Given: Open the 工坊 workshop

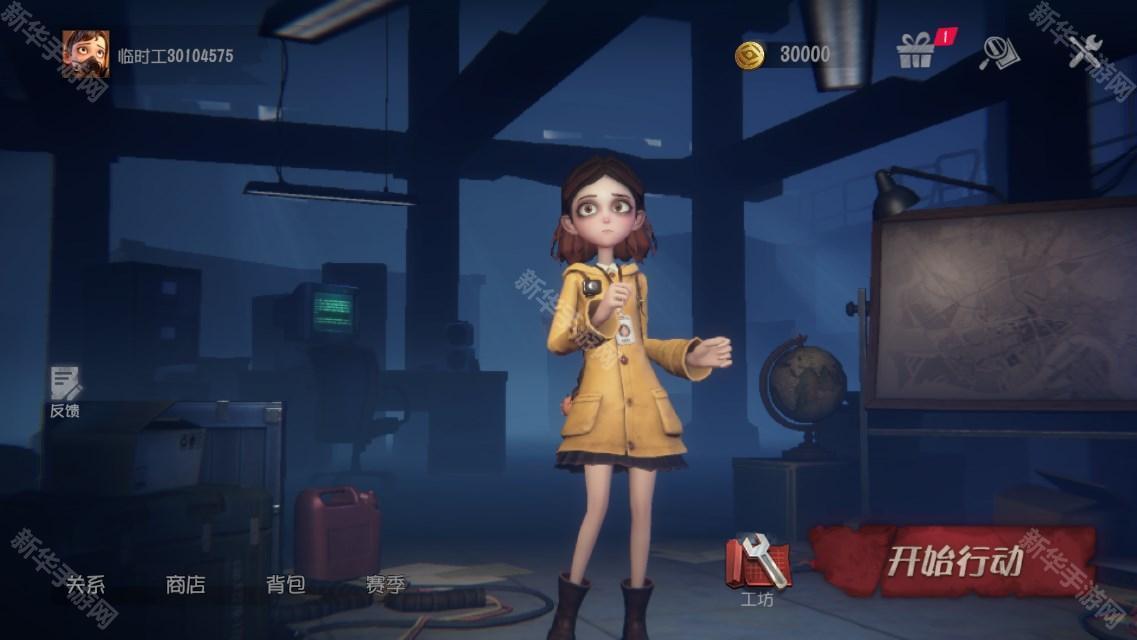Looking at the screenshot, I should 758,567.
